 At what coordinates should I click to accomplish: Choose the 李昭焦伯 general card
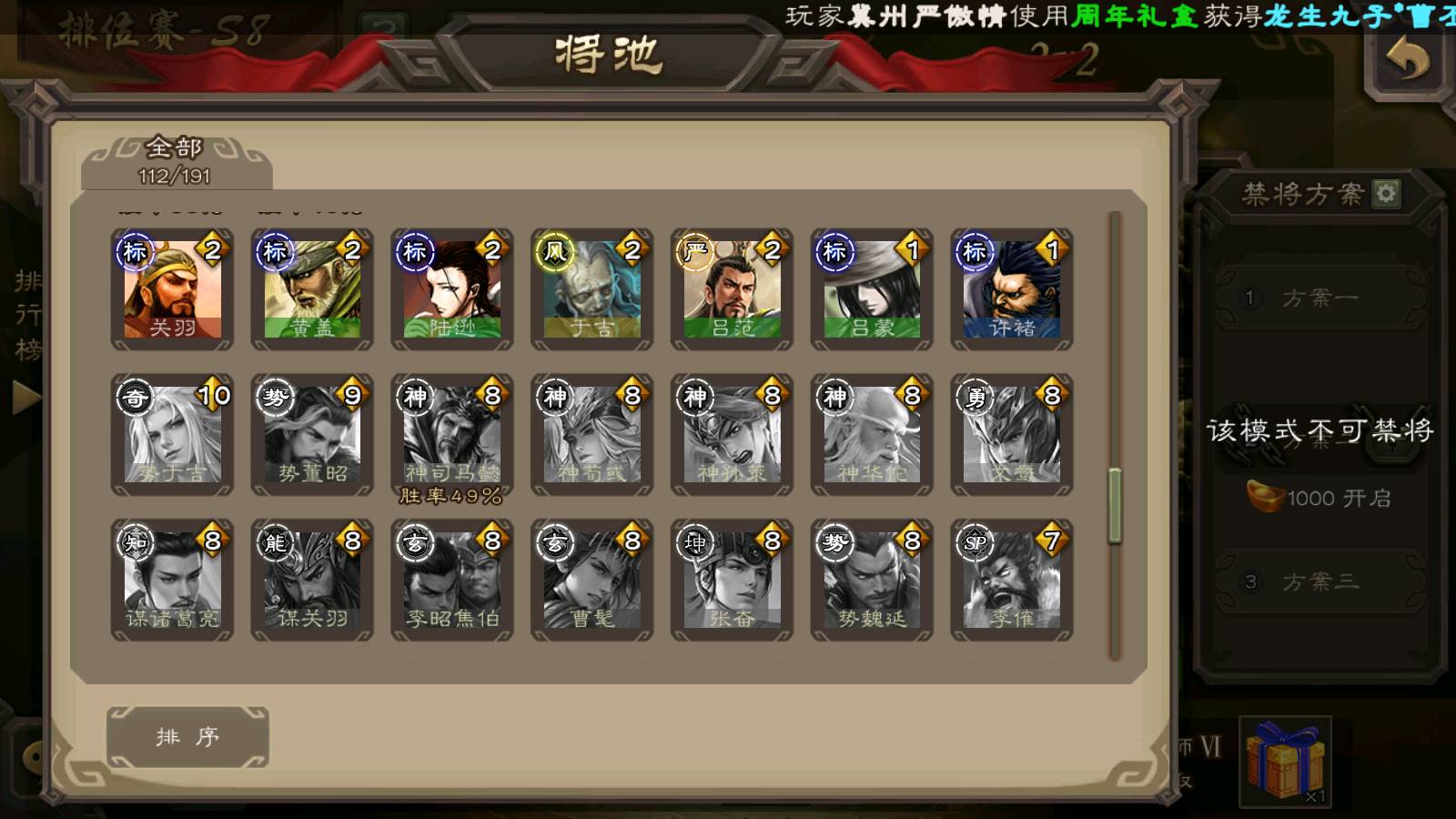[452, 581]
